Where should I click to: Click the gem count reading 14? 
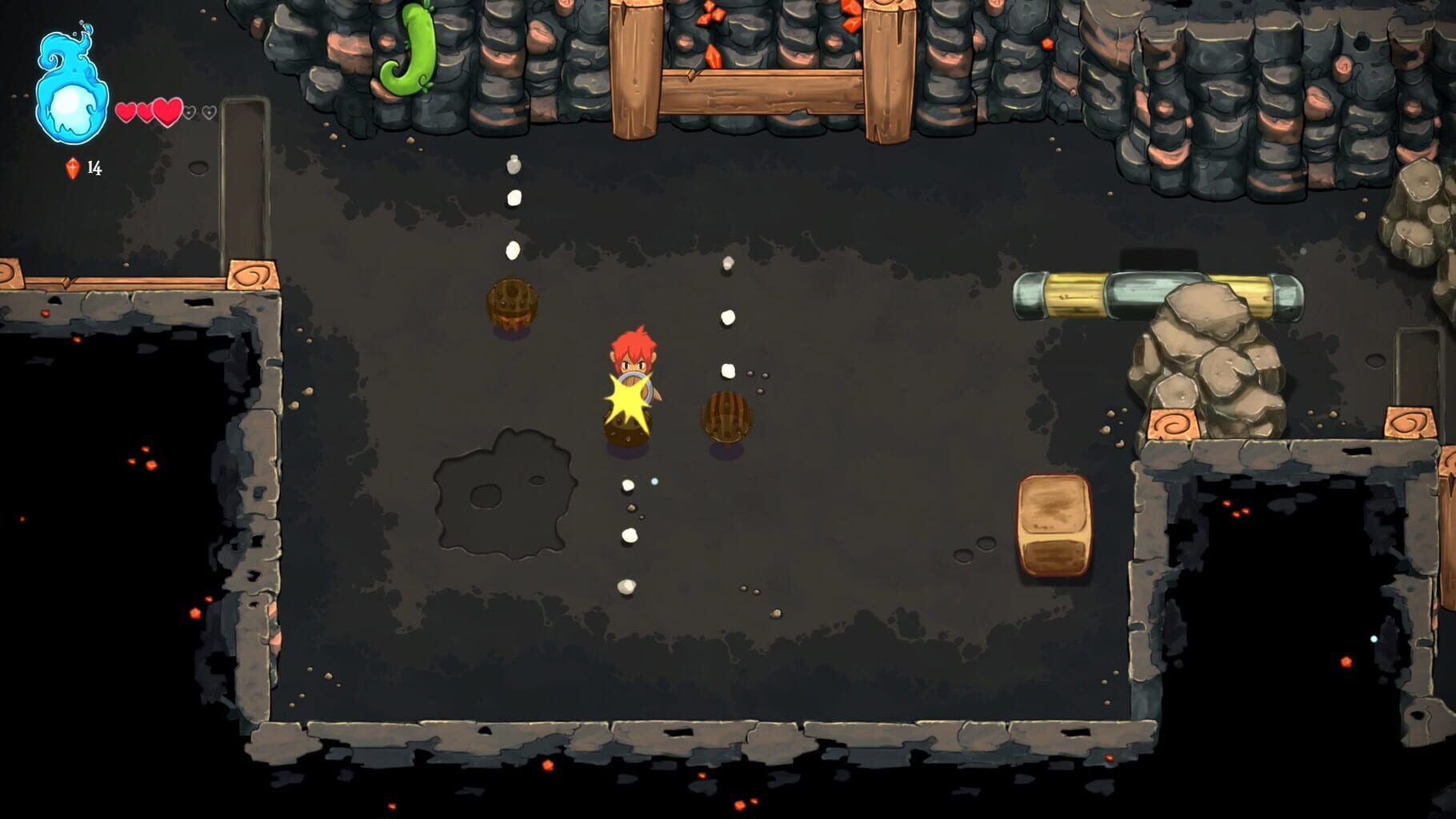pyautogui.click(x=95, y=168)
